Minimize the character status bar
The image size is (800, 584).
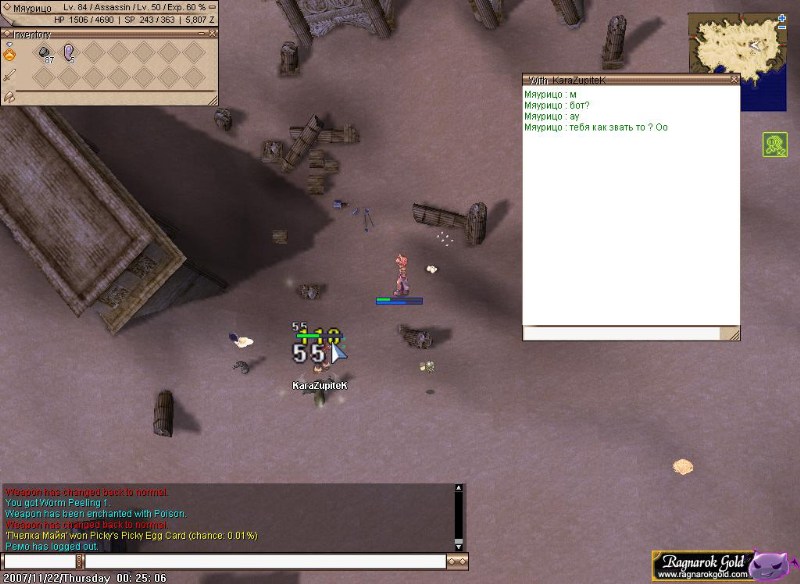pyautogui.click(x=212, y=6)
